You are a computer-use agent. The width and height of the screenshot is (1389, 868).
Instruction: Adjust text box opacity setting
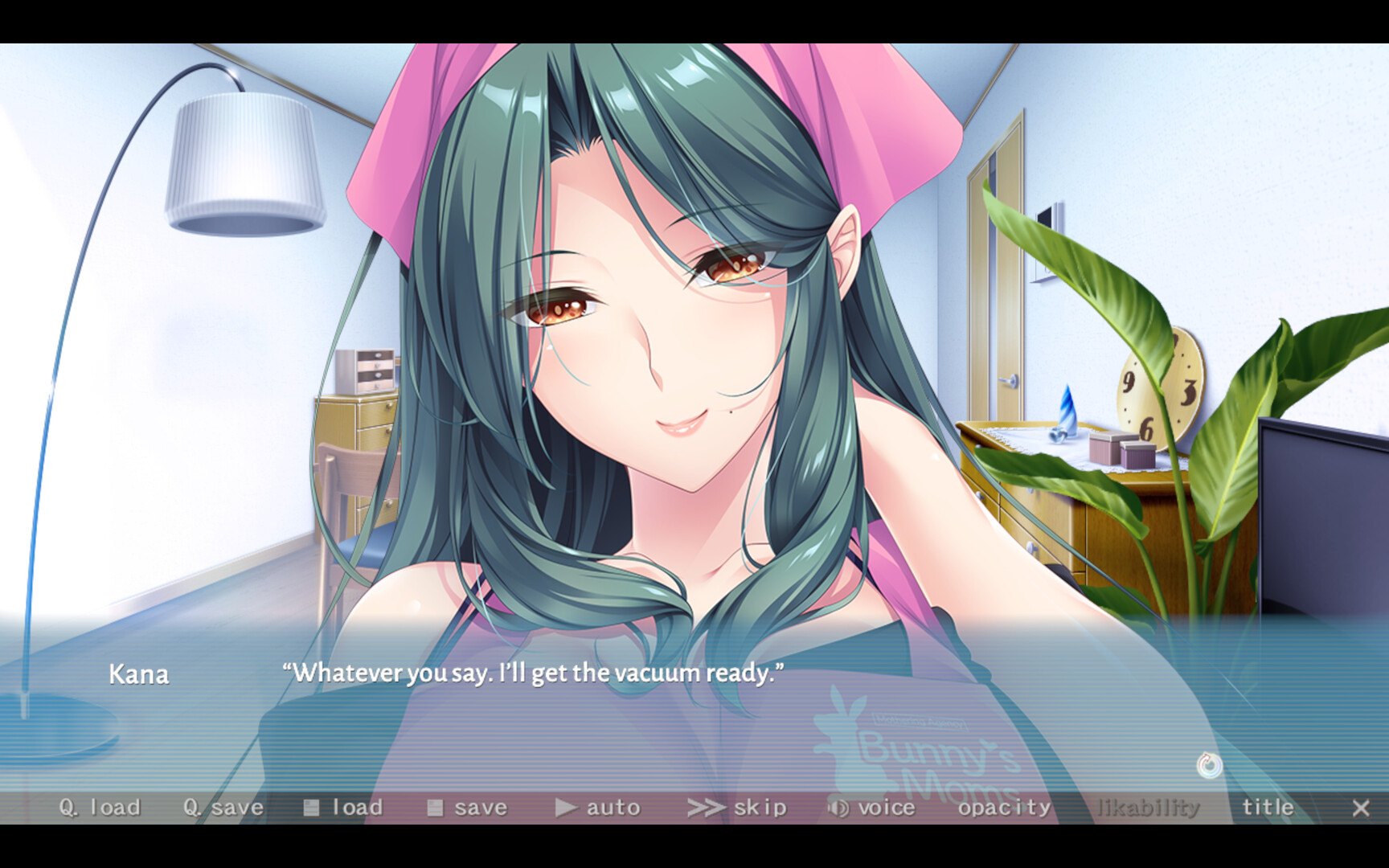[1004, 808]
